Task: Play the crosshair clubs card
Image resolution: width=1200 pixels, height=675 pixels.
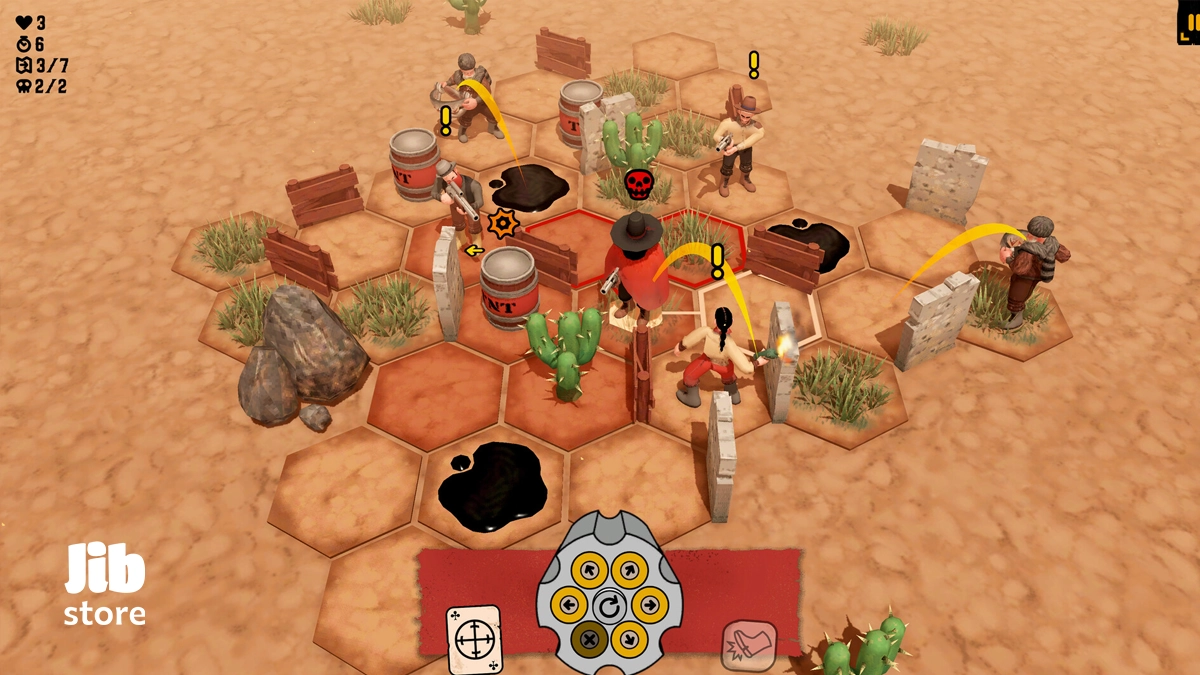Action: tap(474, 639)
